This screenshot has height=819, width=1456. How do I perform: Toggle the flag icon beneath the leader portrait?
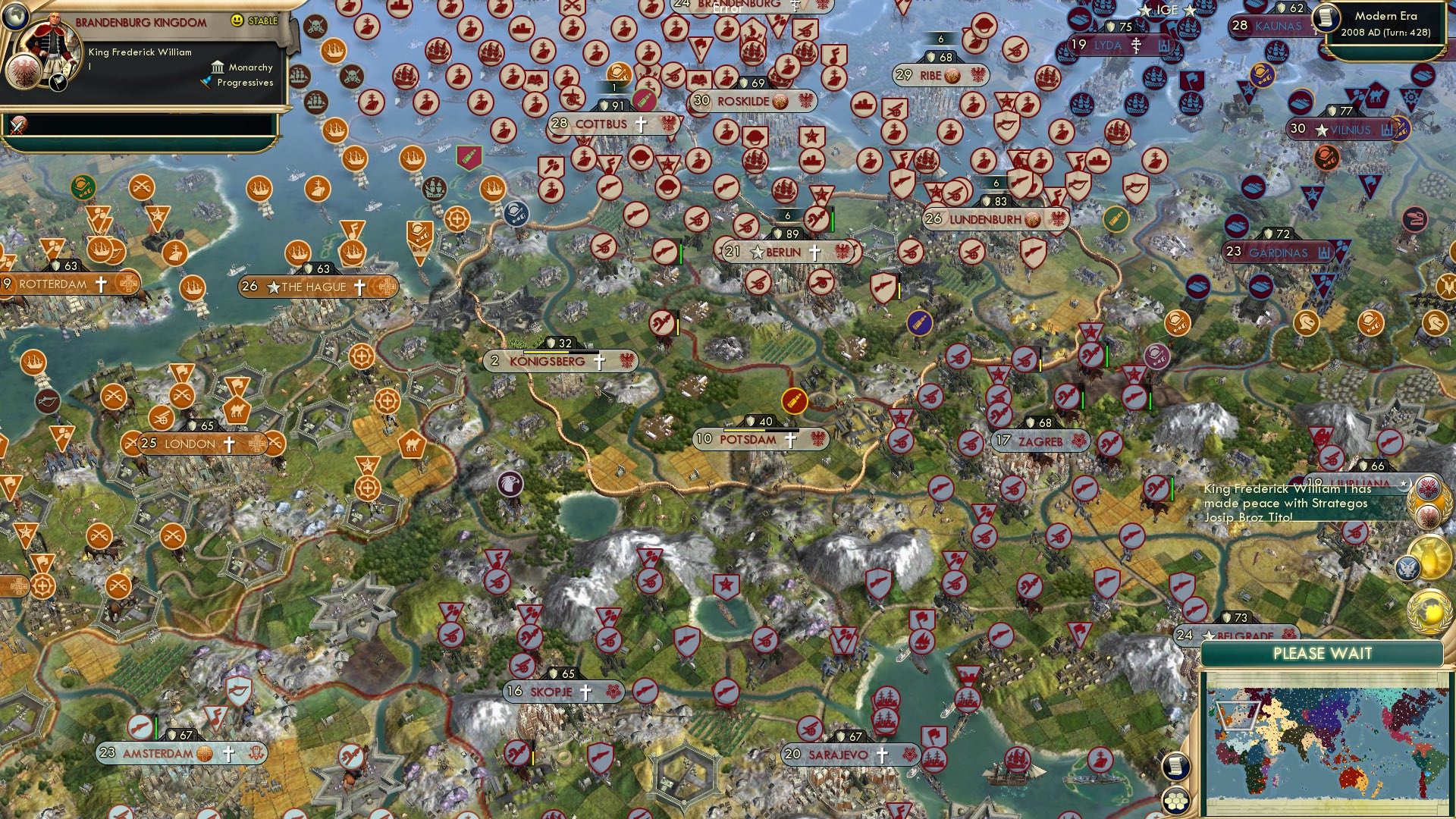tap(57, 82)
